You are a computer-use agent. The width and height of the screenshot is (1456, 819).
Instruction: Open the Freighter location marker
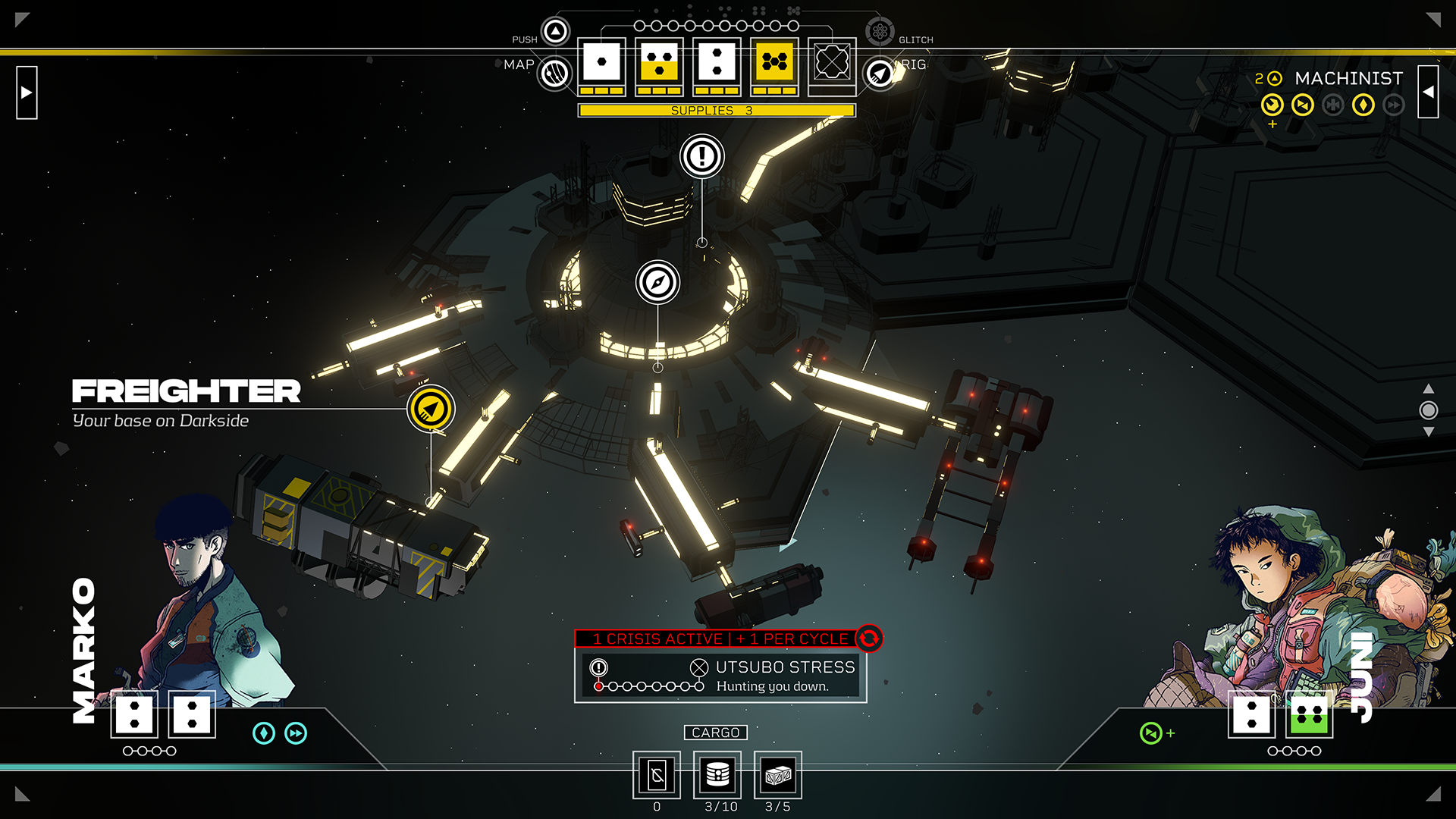(431, 409)
